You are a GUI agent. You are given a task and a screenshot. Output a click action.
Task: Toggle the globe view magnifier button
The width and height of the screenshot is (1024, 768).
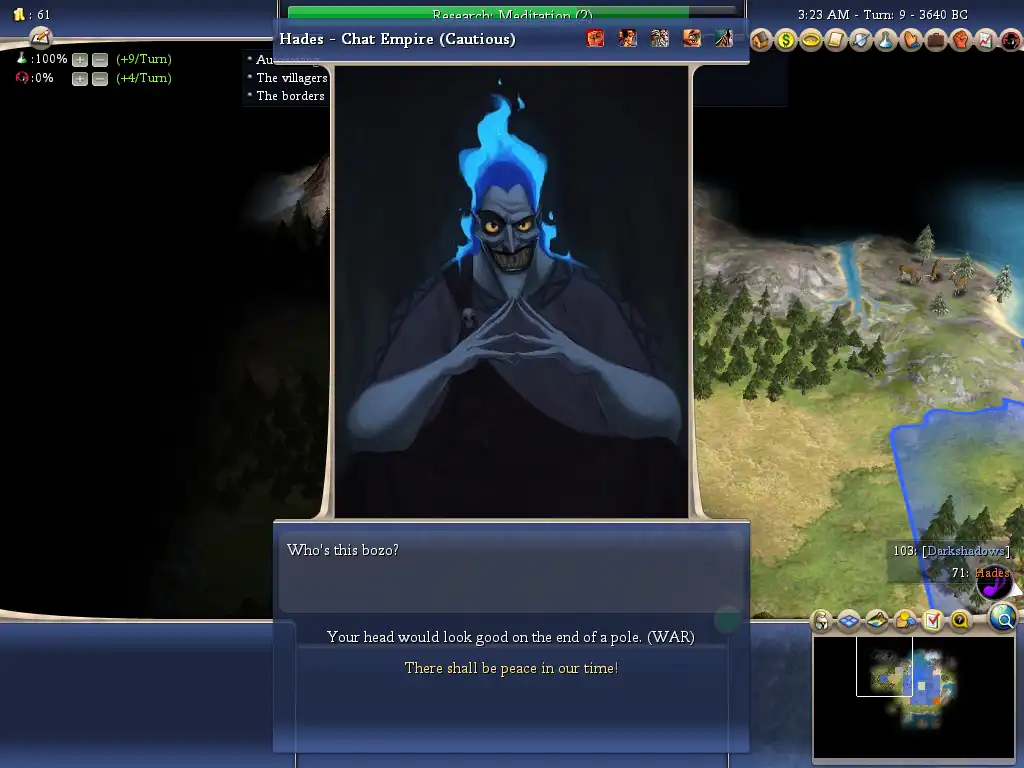[x=1002, y=619]
